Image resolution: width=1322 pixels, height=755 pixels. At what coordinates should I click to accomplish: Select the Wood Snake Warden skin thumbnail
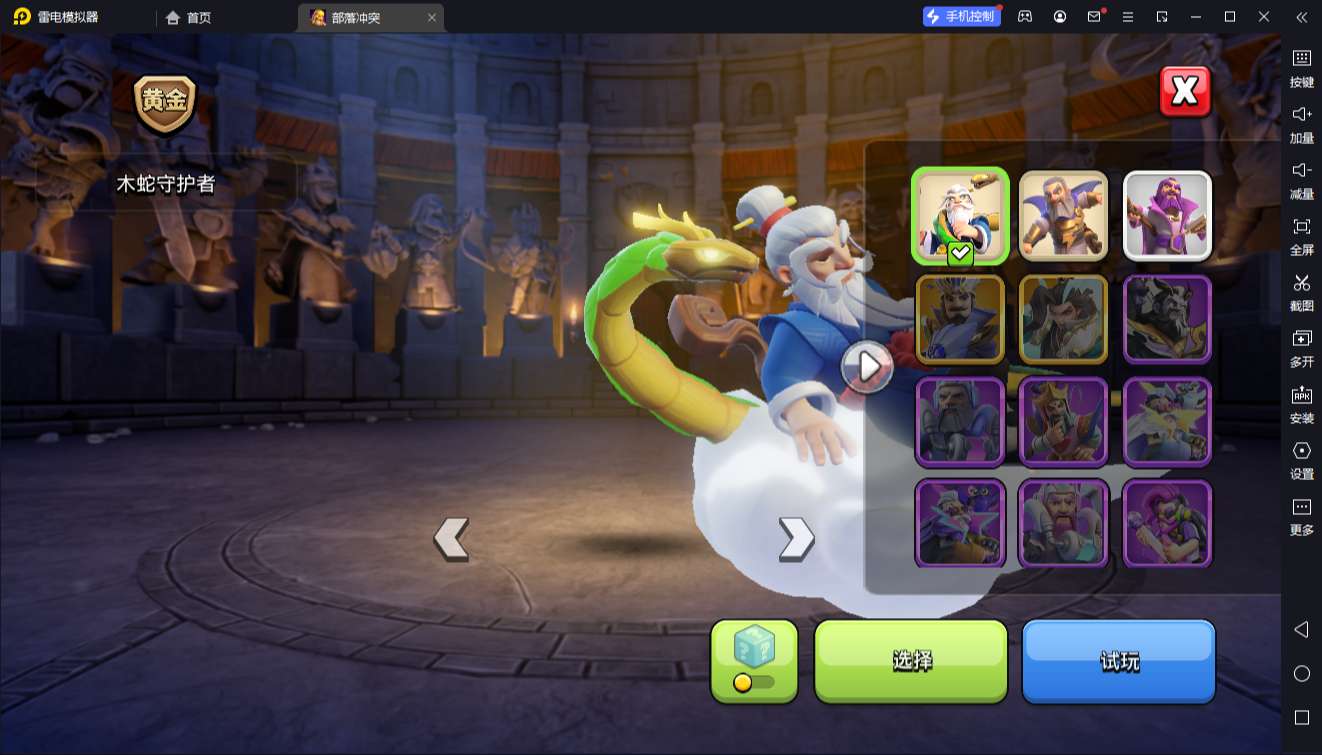[960, 216]
